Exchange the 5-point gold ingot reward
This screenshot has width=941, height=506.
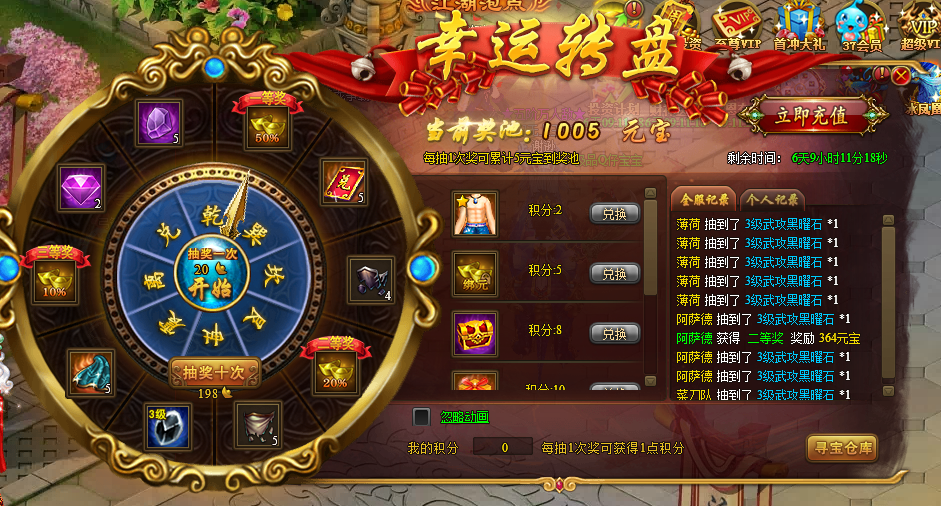point(614,273)
